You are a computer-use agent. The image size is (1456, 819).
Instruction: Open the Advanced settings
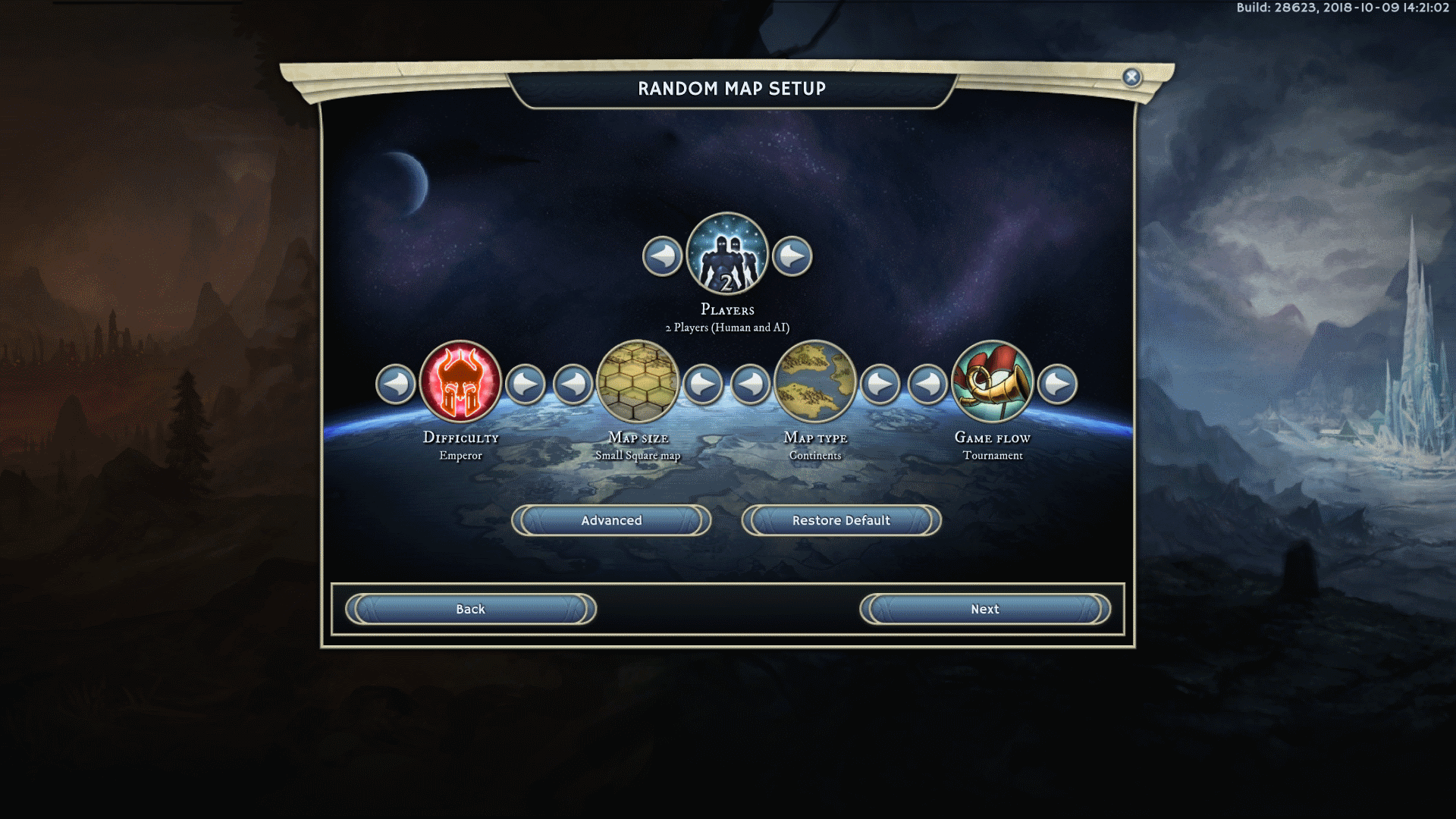click(611, 520)
